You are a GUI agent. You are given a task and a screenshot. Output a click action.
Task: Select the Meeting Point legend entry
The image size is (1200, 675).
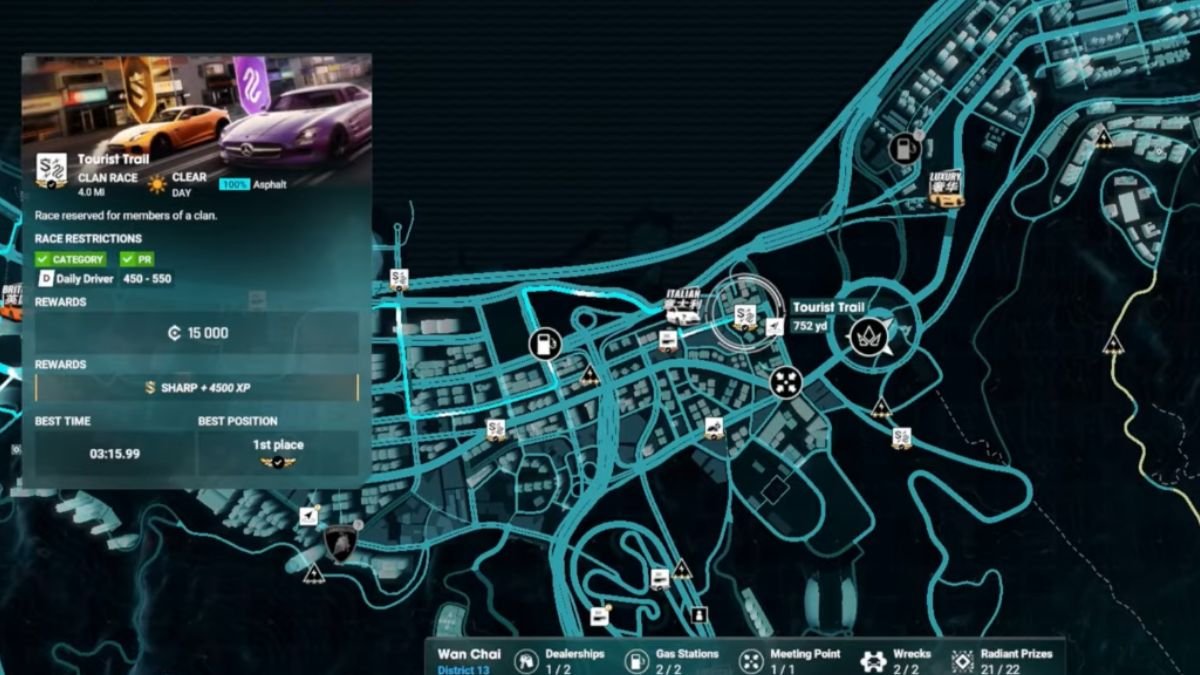(x=790, y=660)
